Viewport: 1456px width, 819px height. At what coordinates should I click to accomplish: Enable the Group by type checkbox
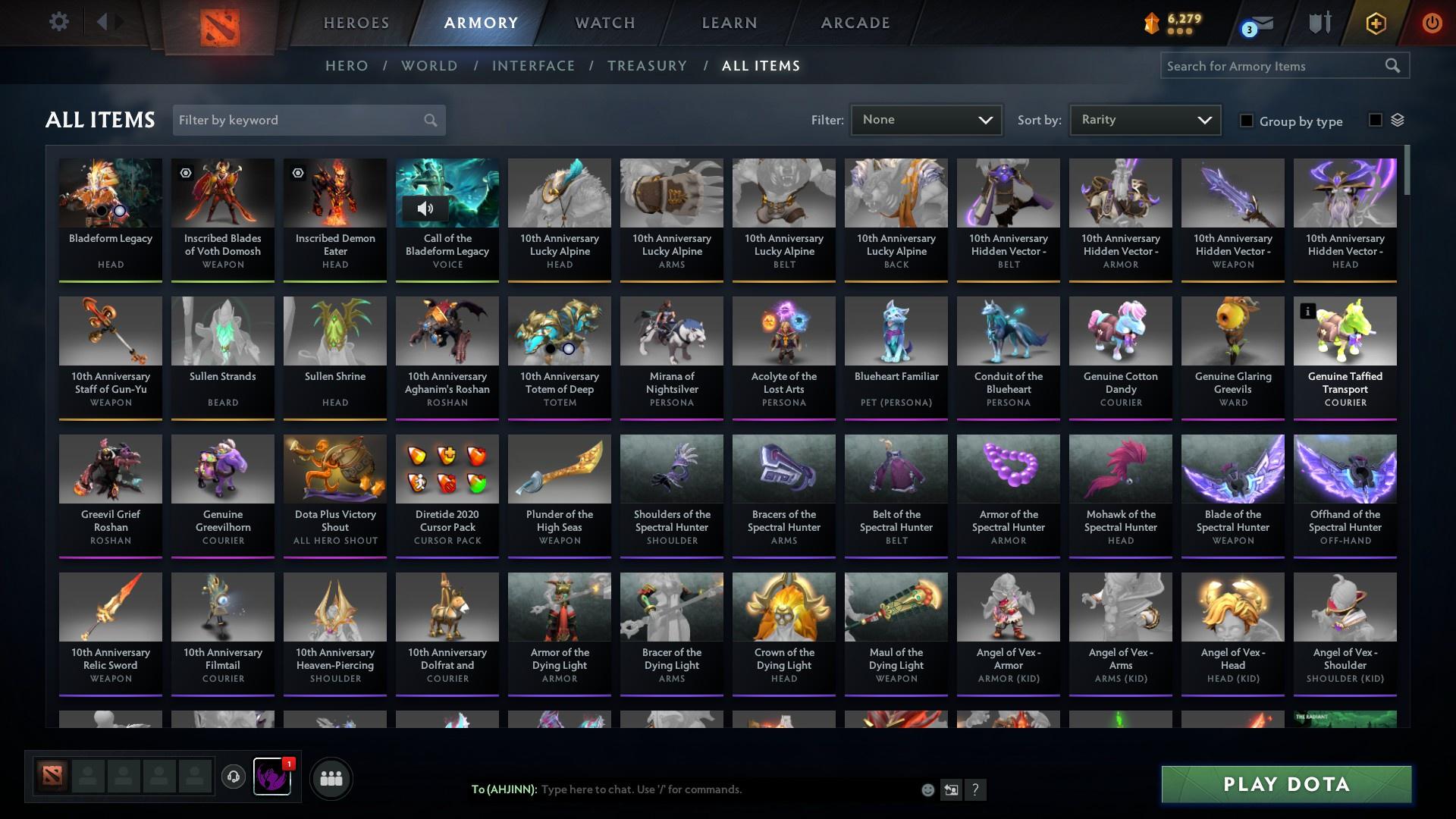pyautogui.click(x=1246, y=121)
